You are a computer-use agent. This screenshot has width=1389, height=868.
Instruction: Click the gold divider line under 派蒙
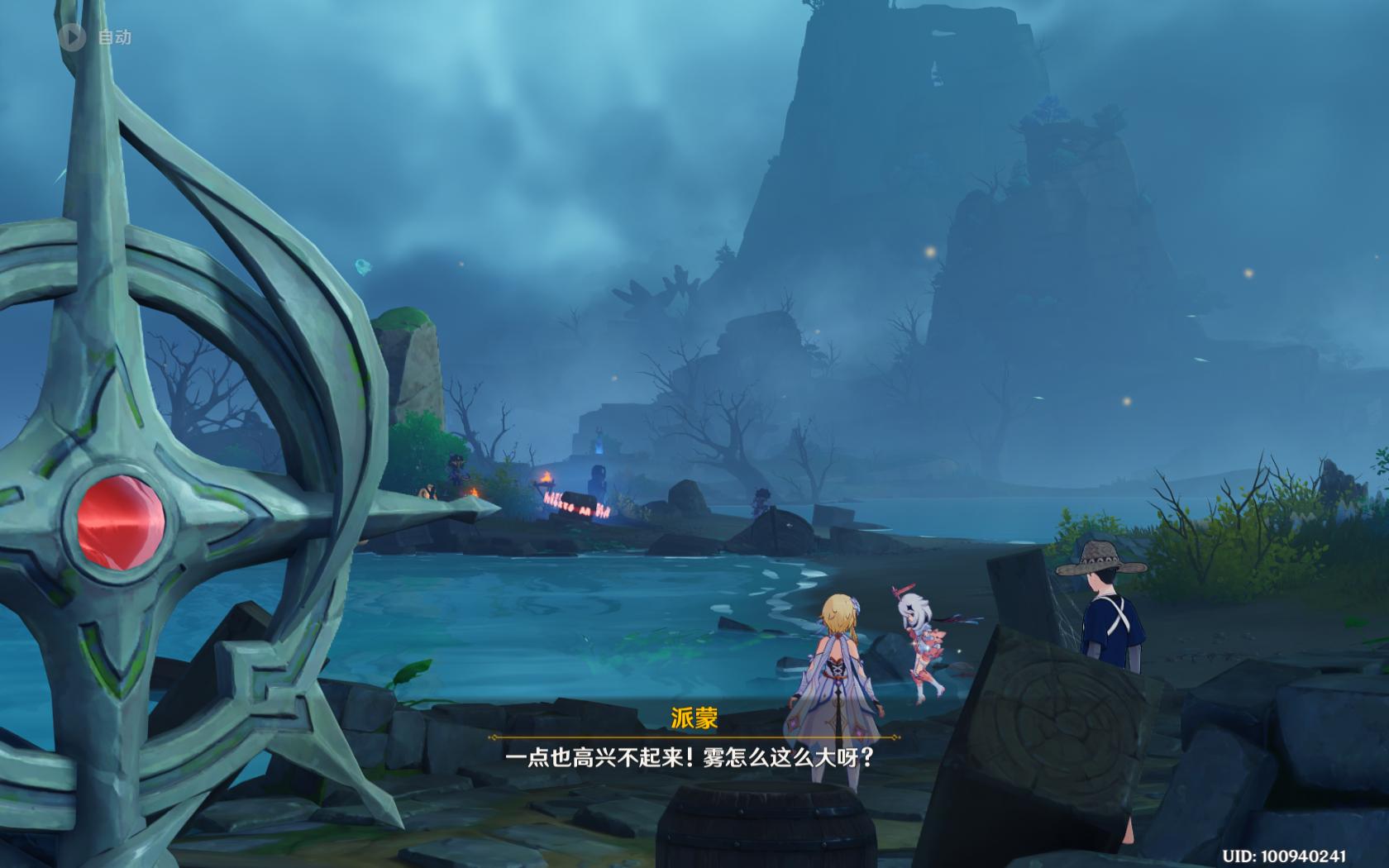point(694,736)
